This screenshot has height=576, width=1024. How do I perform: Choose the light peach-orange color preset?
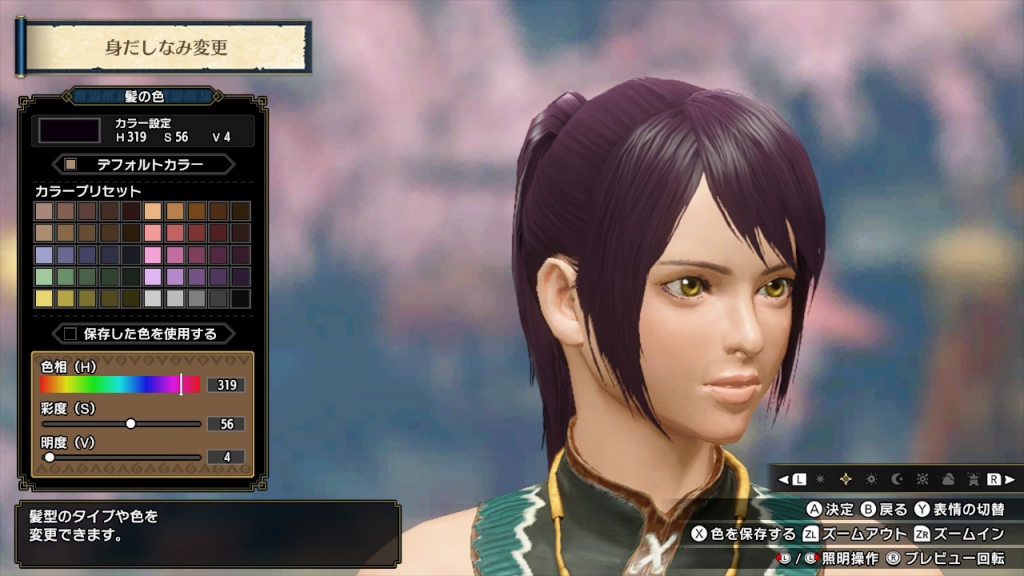pyautogui.click(x=153, y=211)
